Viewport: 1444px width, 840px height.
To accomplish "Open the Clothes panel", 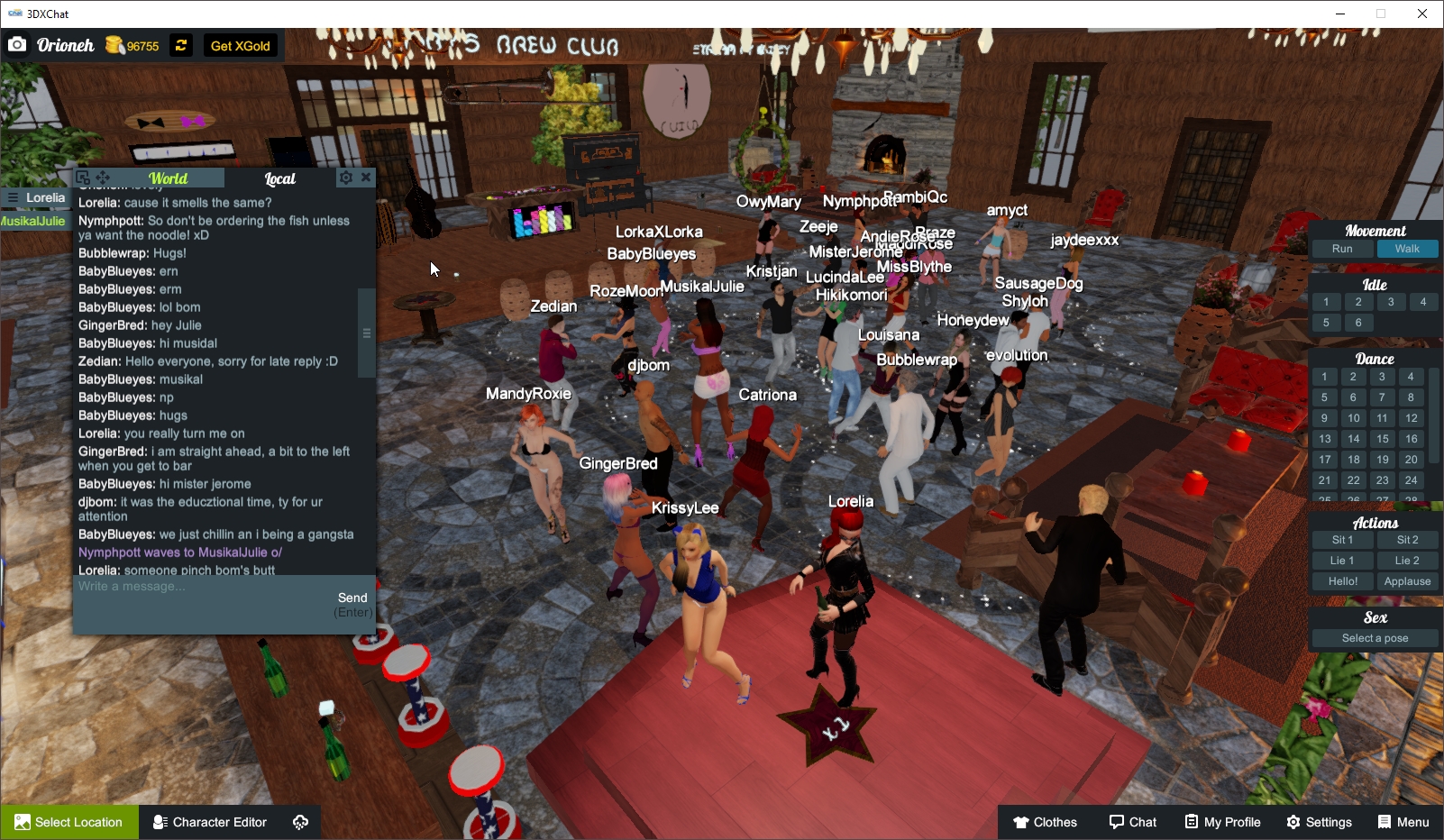I will pyautogui.click(x=1045, y=822).
